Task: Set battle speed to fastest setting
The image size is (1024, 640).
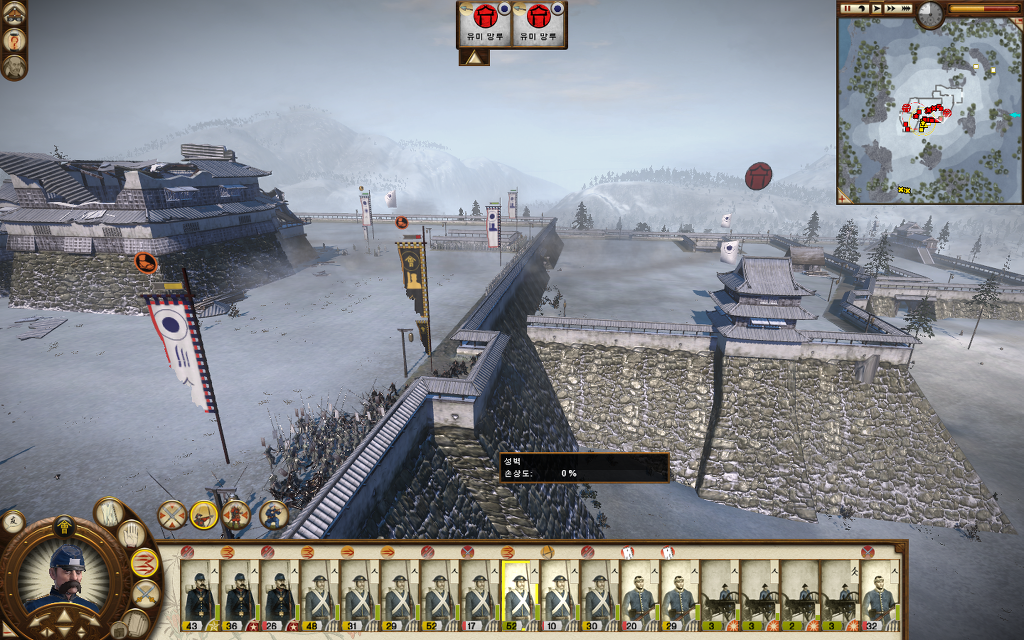Action: click(906, 8)
